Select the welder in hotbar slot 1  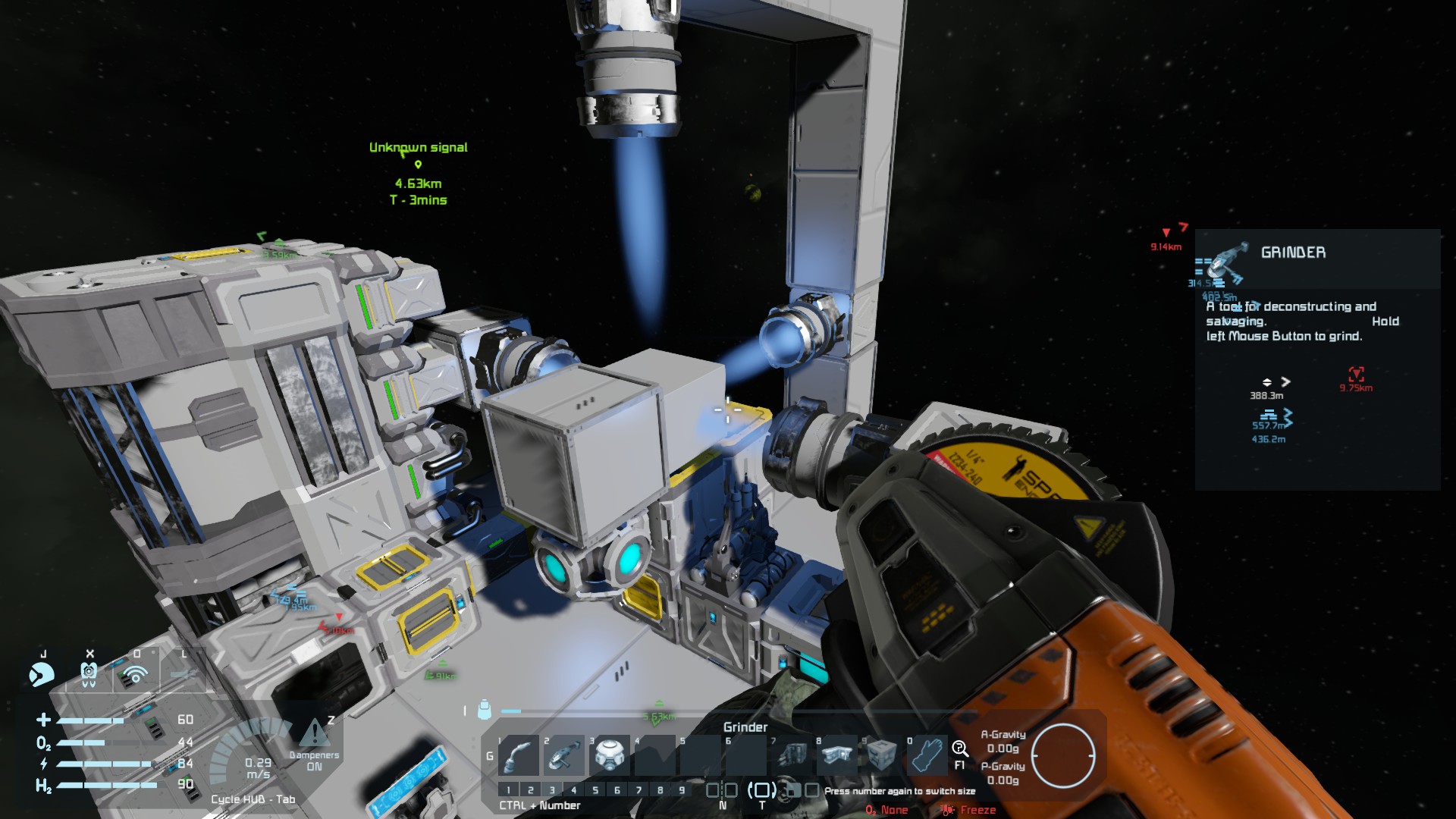[x=519, y=756]
